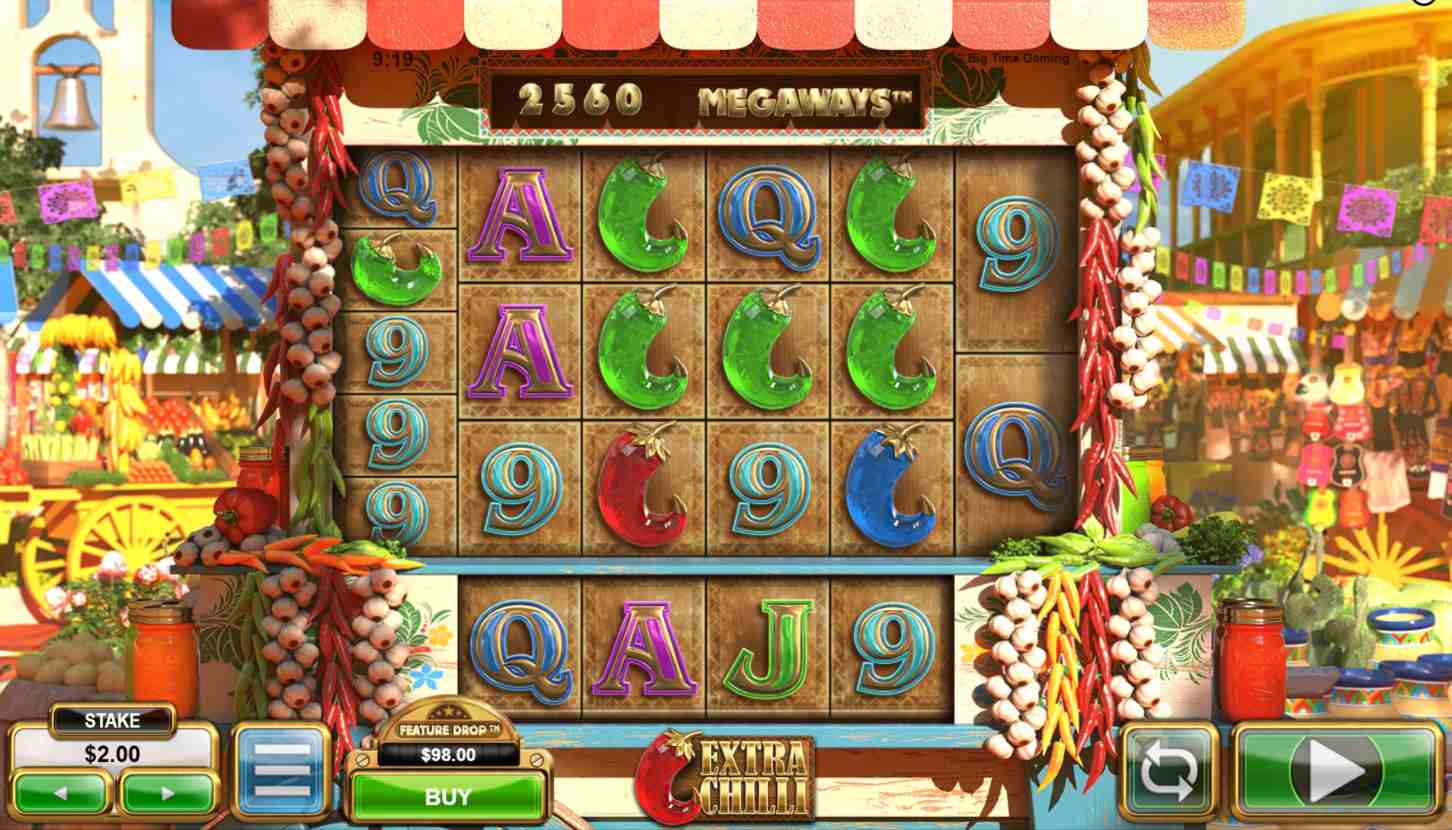Open the hamburger game menu
This screenshot has width=1452, height=830.
[282, 772]
